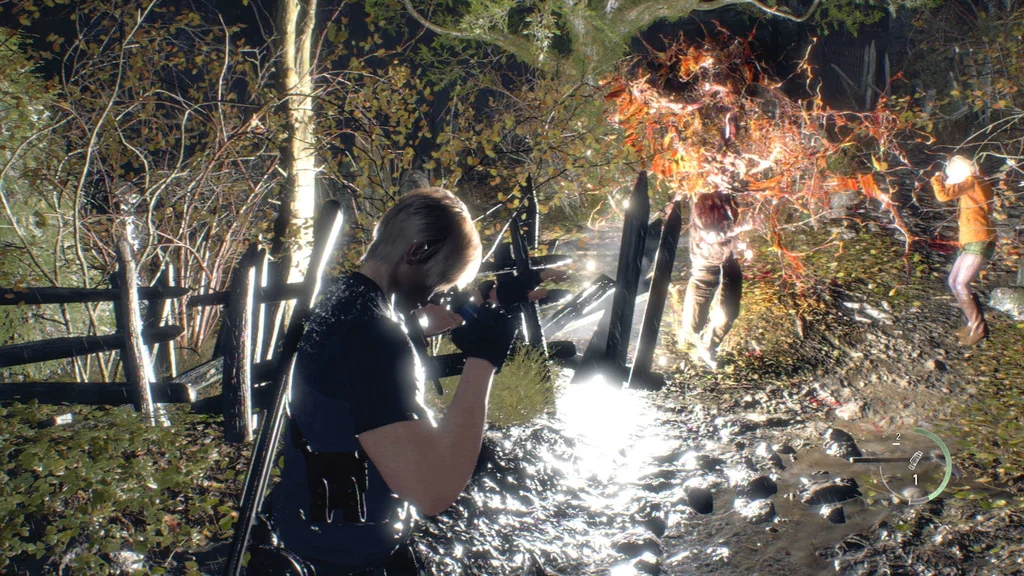Click the shotgun shell ammo icon

(915, 460)
